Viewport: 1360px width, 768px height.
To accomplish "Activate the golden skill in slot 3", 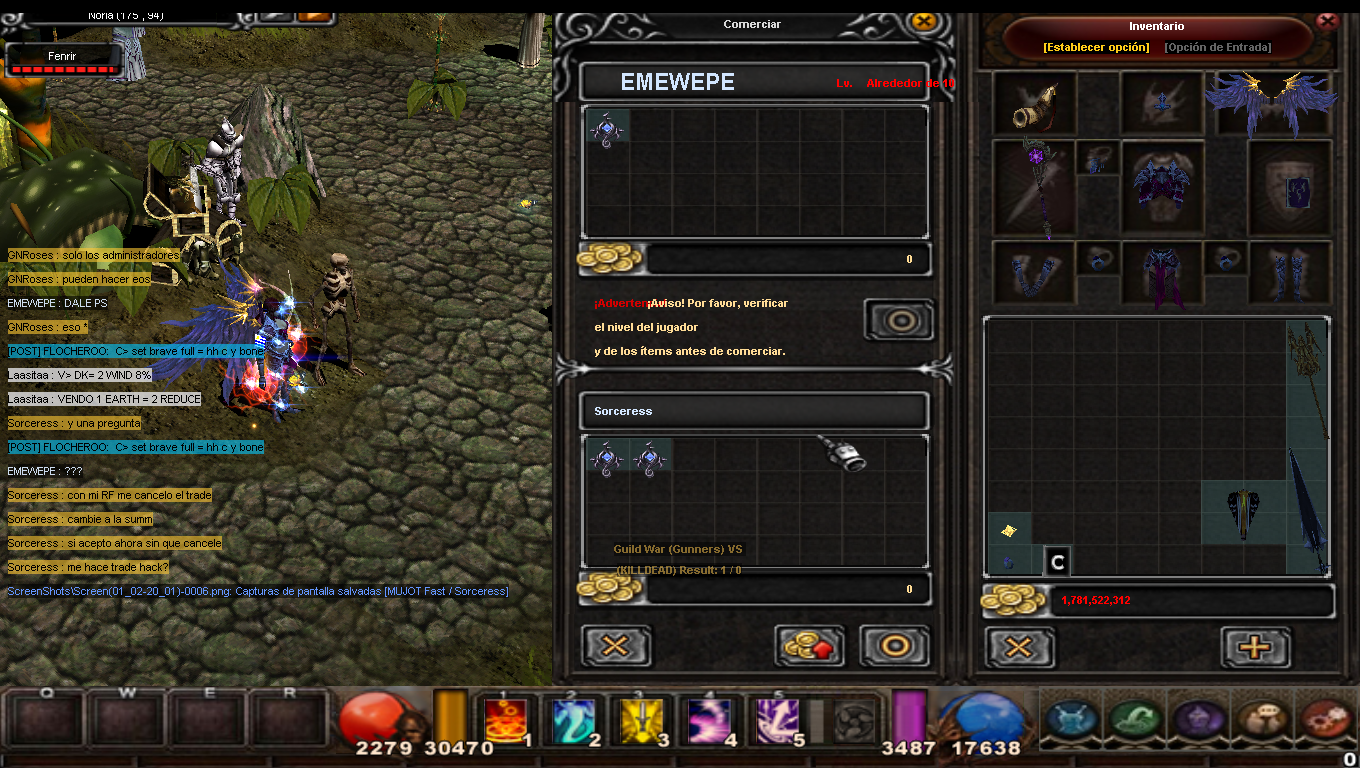I will (x=641, y=721).
